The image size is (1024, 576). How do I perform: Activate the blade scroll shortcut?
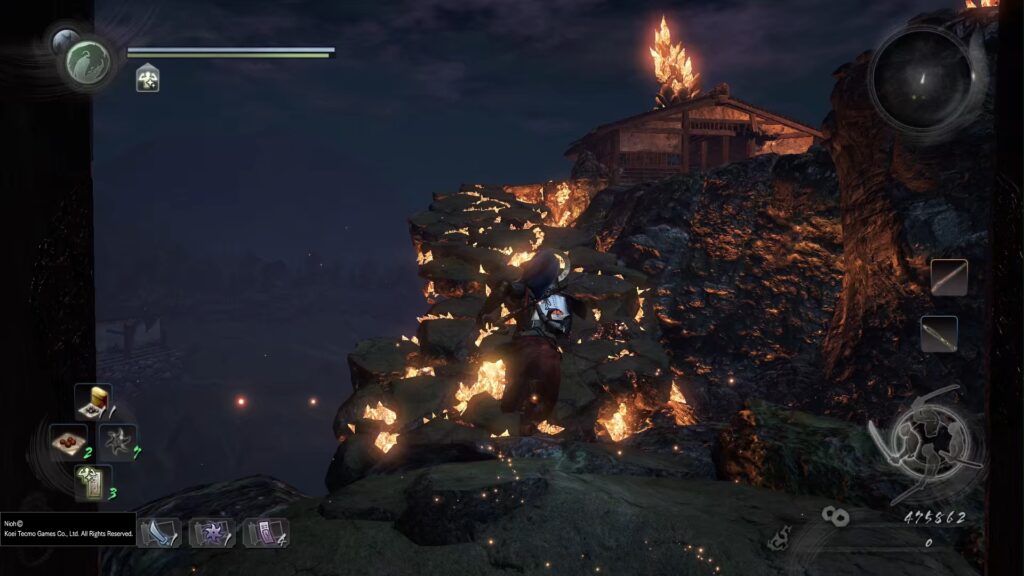click(x=159, y=532)
